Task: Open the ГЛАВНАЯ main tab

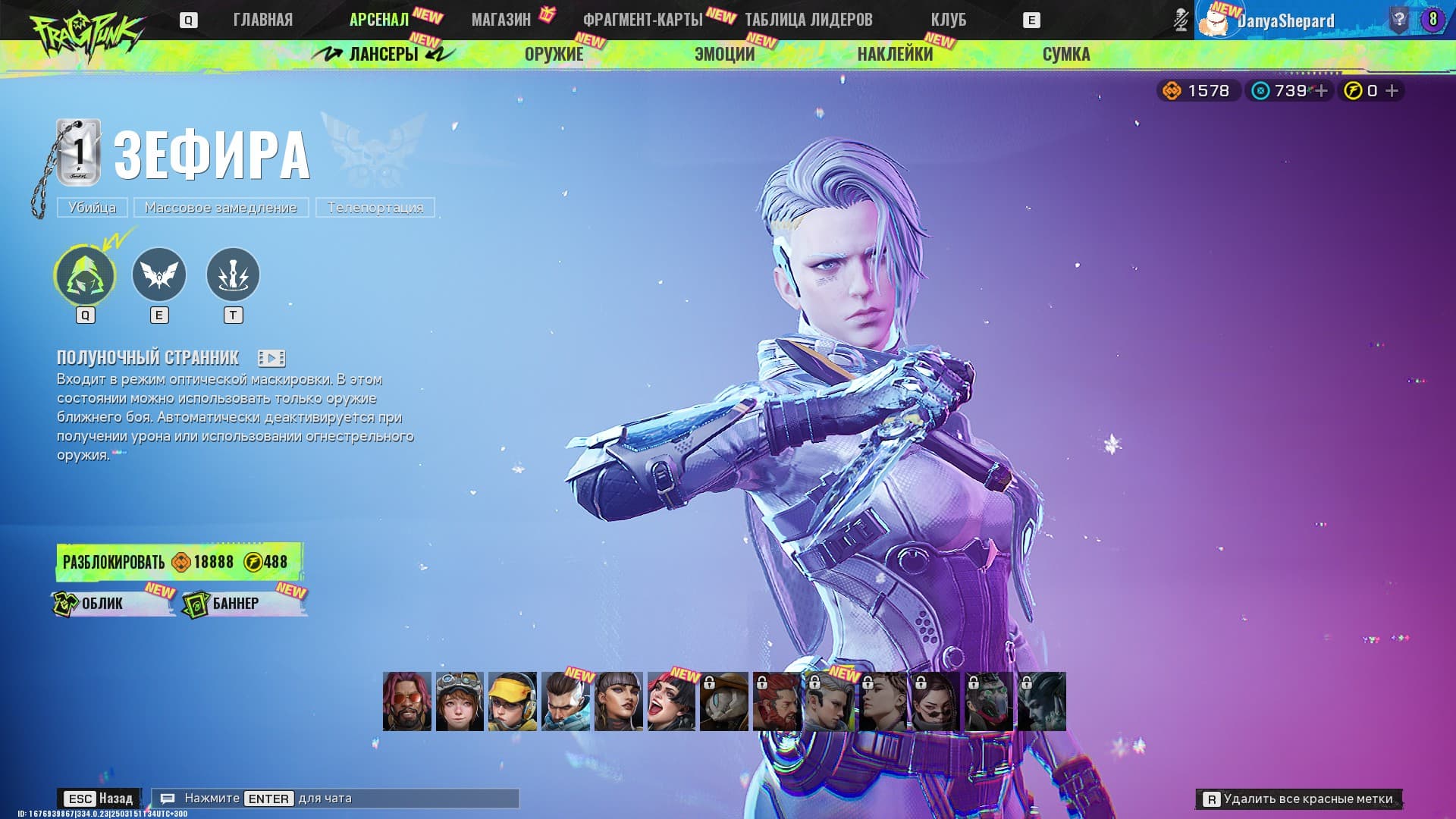Action: [x=262, y=20]
